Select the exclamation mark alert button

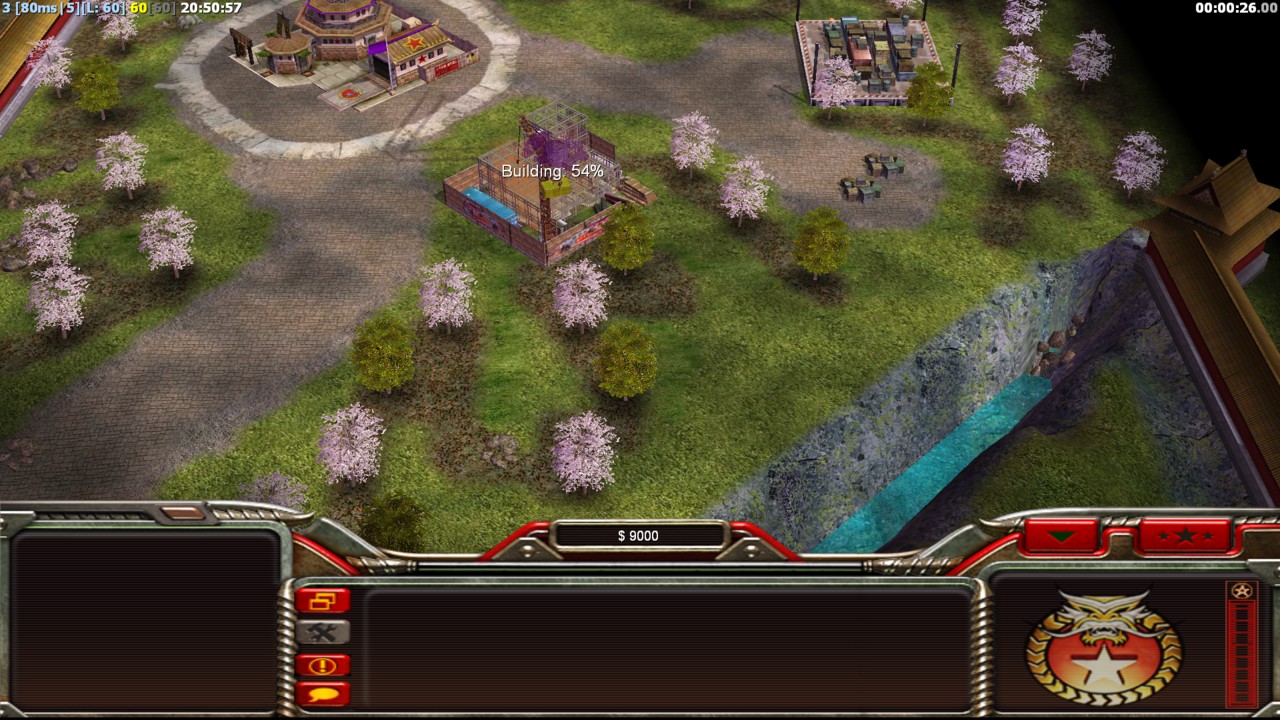point(322,665)
